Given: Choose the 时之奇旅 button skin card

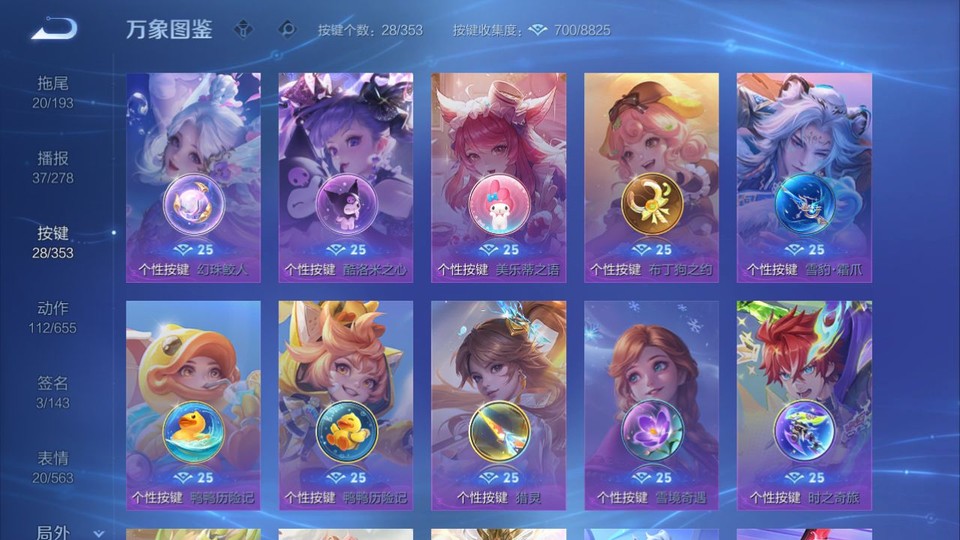Looking at the screenshot, I should (804, 405).
